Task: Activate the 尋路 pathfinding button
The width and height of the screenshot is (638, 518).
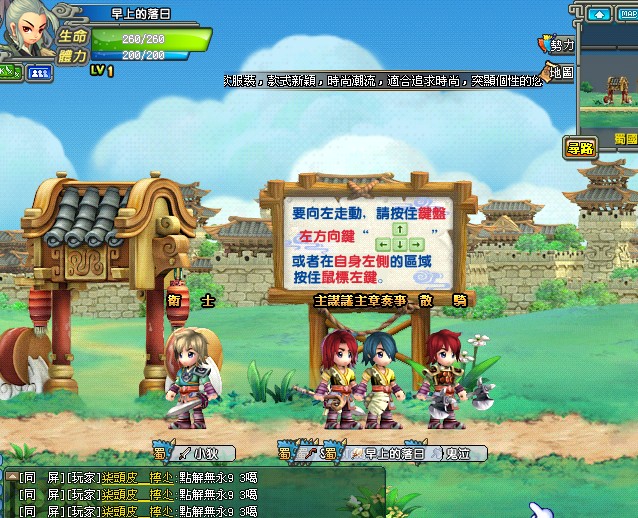Action: point(580,148)
